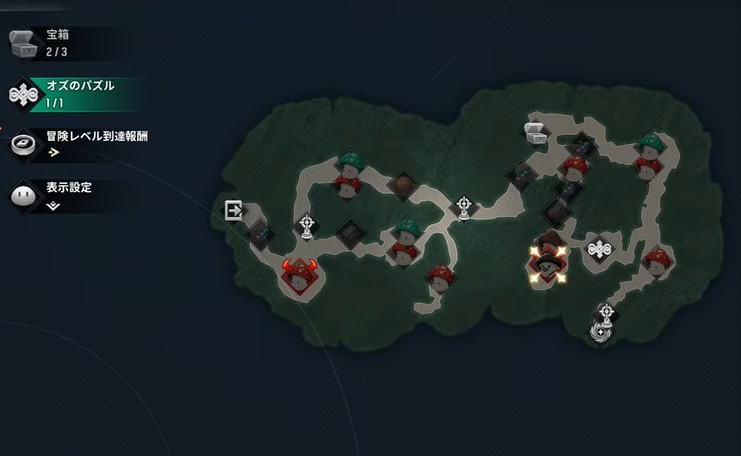Click the waypoint above the swirl portal
Viewport: 741px width, 456px height.
(604, 312)
